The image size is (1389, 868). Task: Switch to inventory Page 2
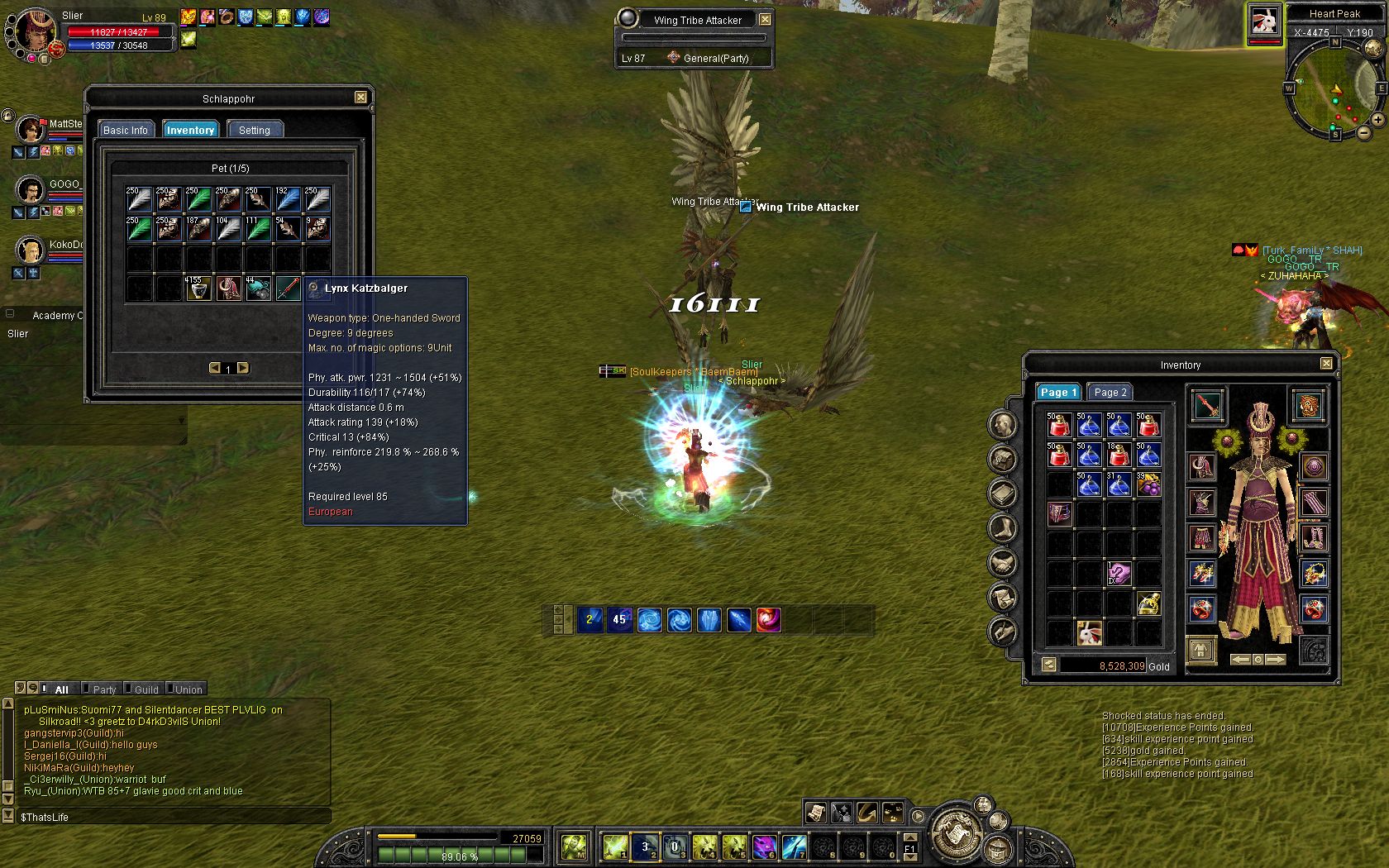tap(1110, 392)
